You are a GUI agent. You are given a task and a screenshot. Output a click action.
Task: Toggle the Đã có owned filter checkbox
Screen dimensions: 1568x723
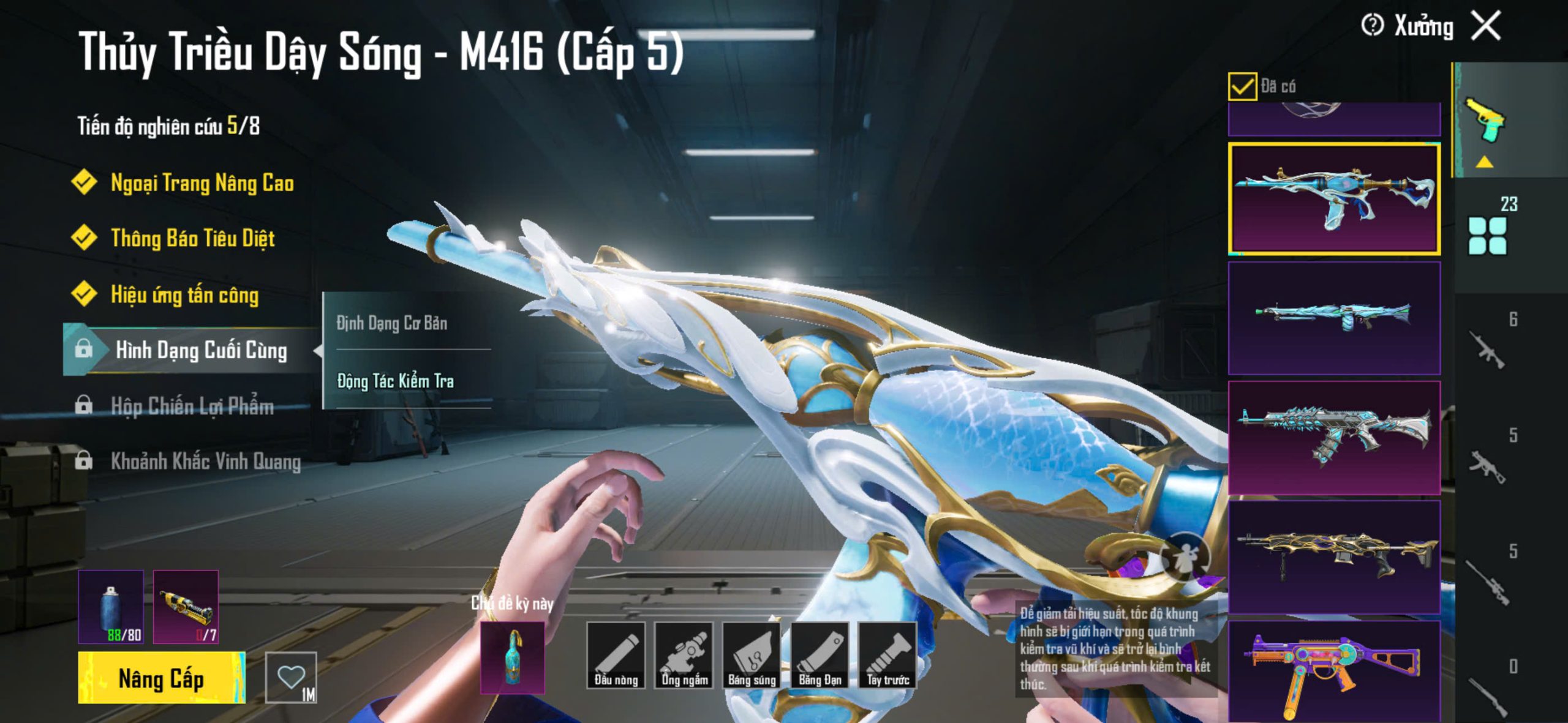[x=1242, y=86]
